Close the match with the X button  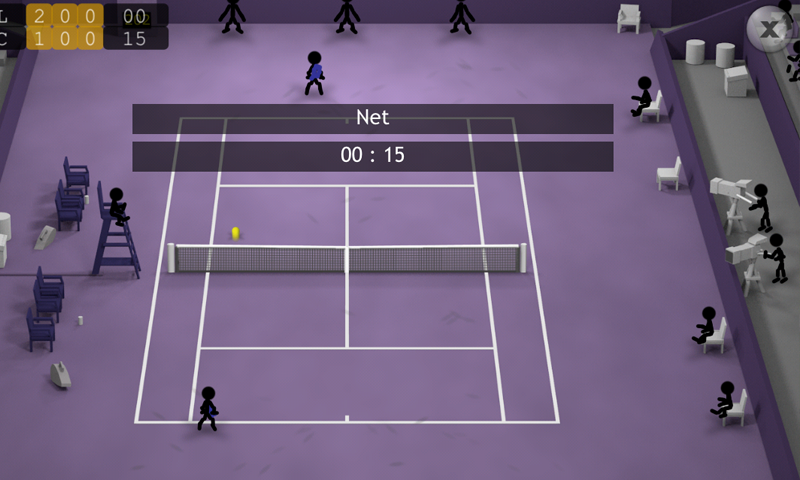coord(772,29)
